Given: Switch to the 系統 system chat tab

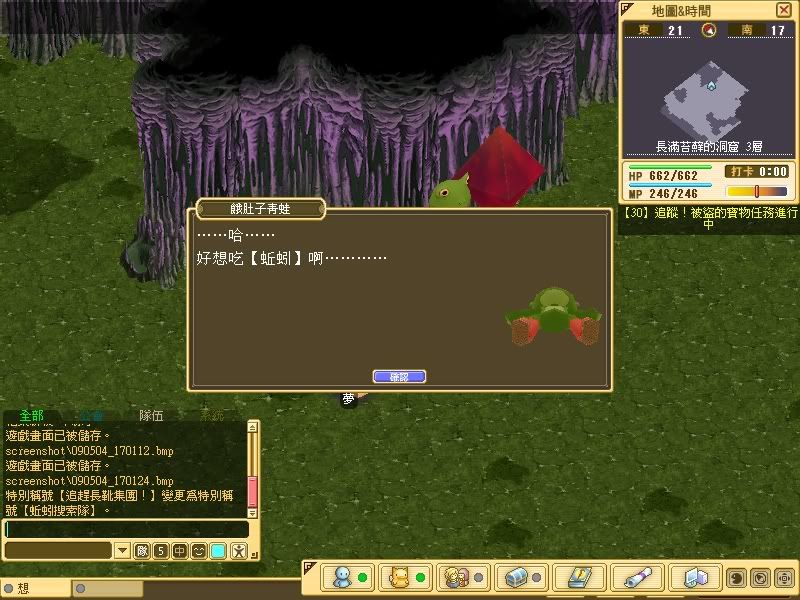Looking at the screenshot, I should coord(211,416).
